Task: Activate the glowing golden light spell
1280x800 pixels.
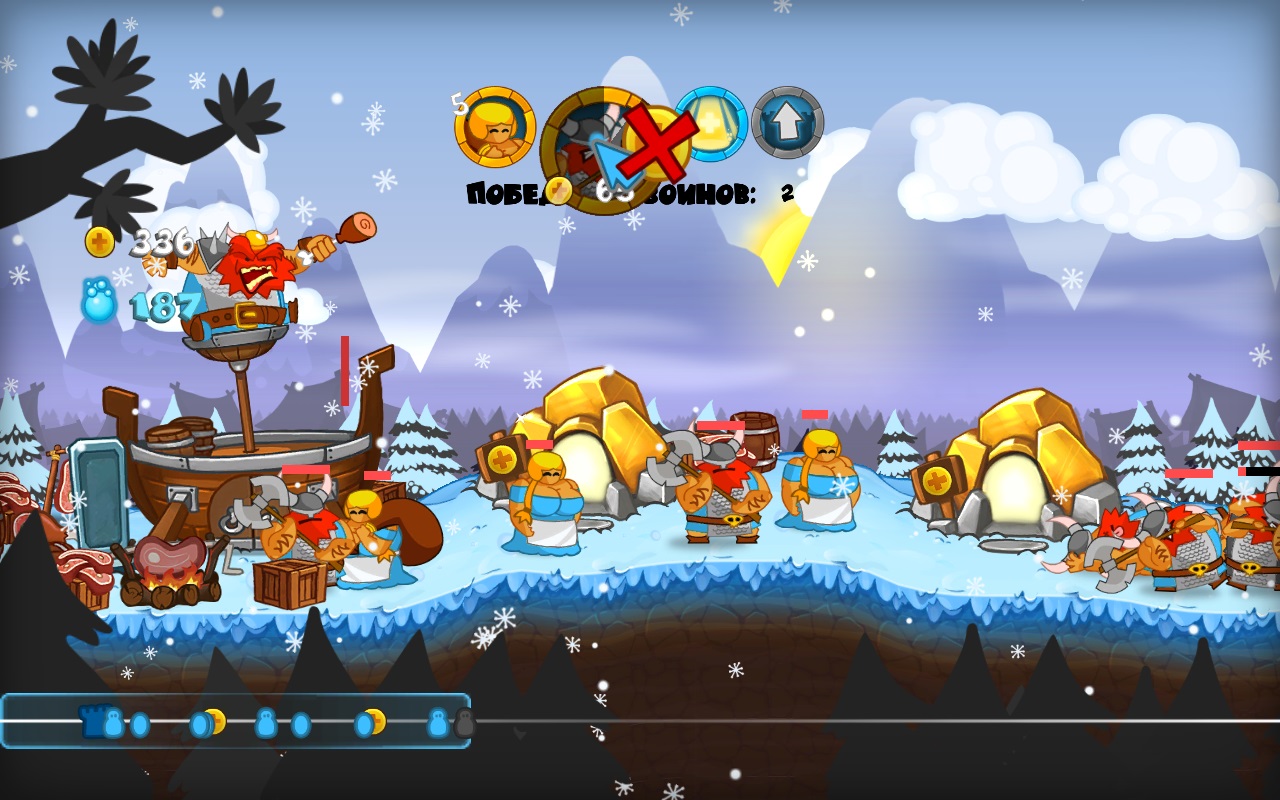Action: point(711,124)
